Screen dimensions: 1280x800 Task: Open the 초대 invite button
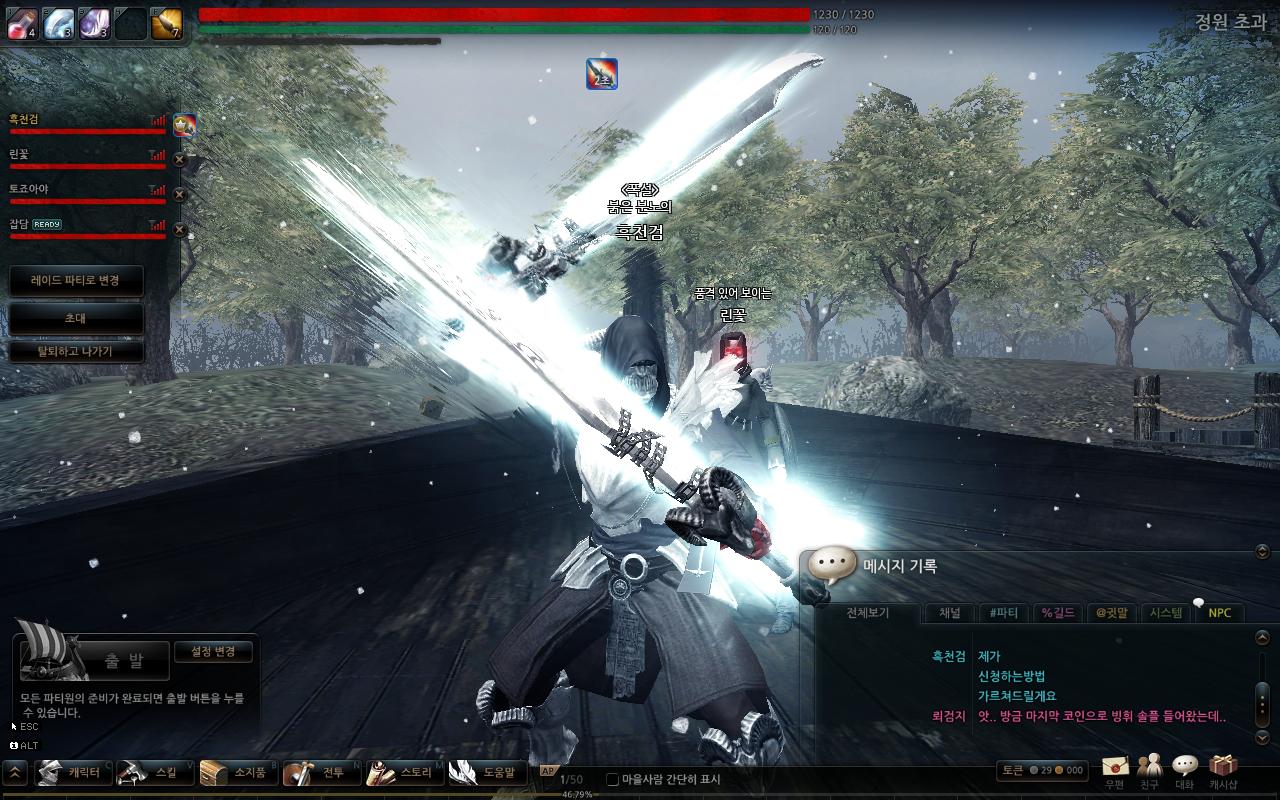[75, 319]
